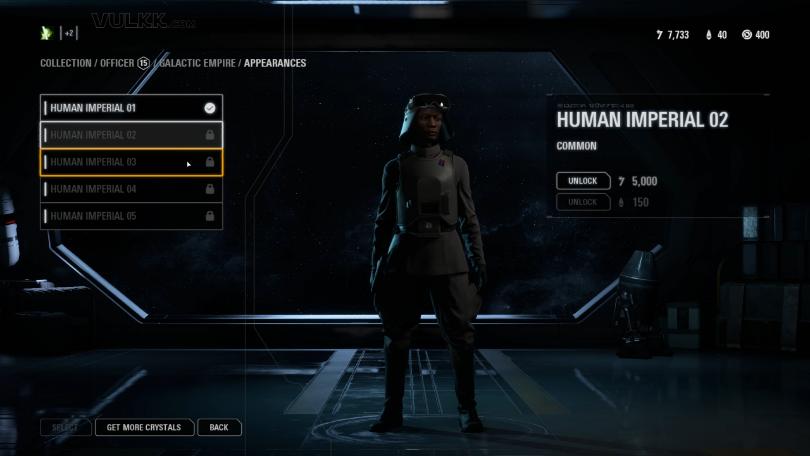Return to Officer in the breadcrumb

point(117,63)
